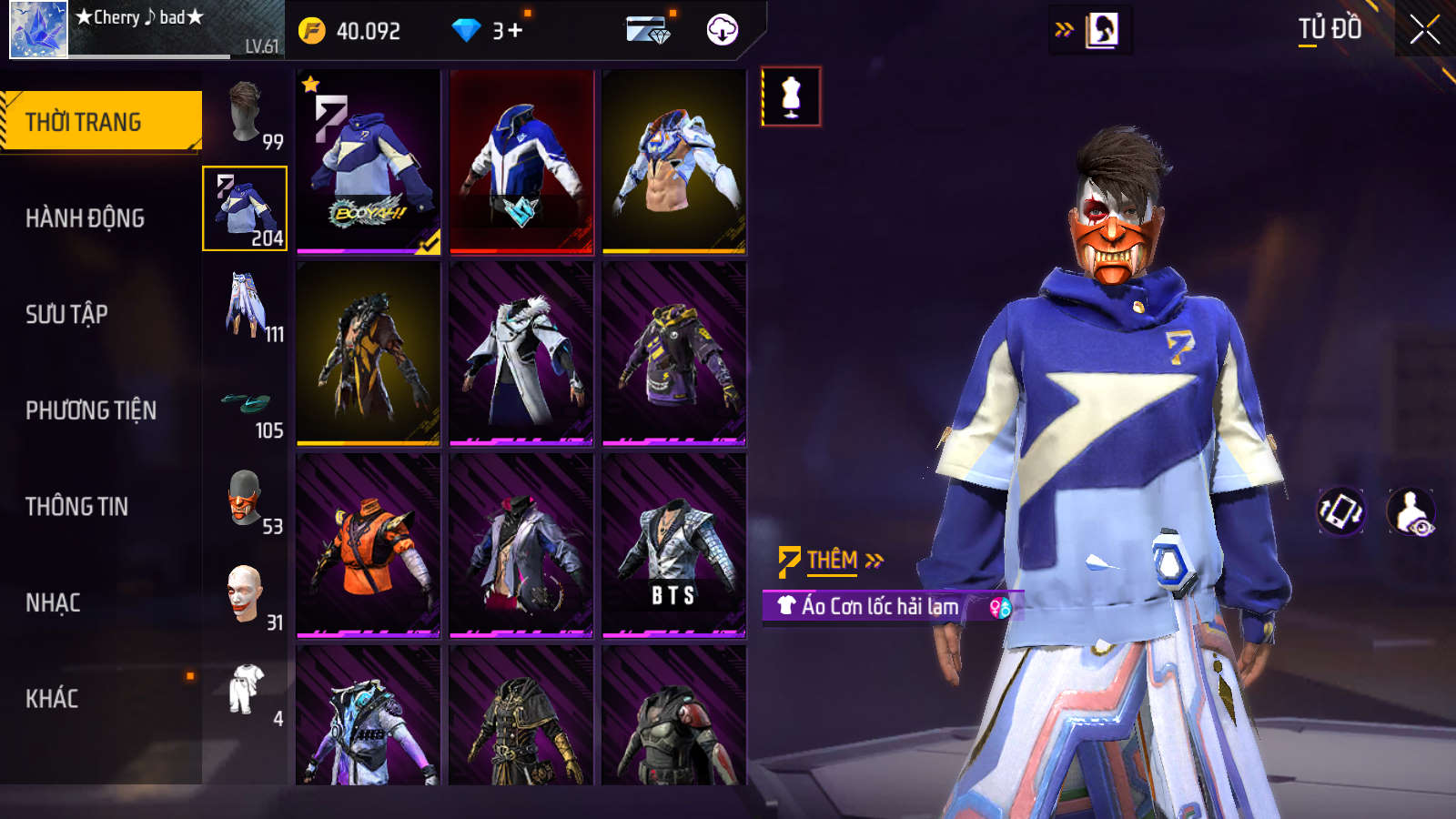Select the mask category with 53 items
The width and height of the screenshot is (1456, 819).
pyautogui.click(x=246, y=499)
